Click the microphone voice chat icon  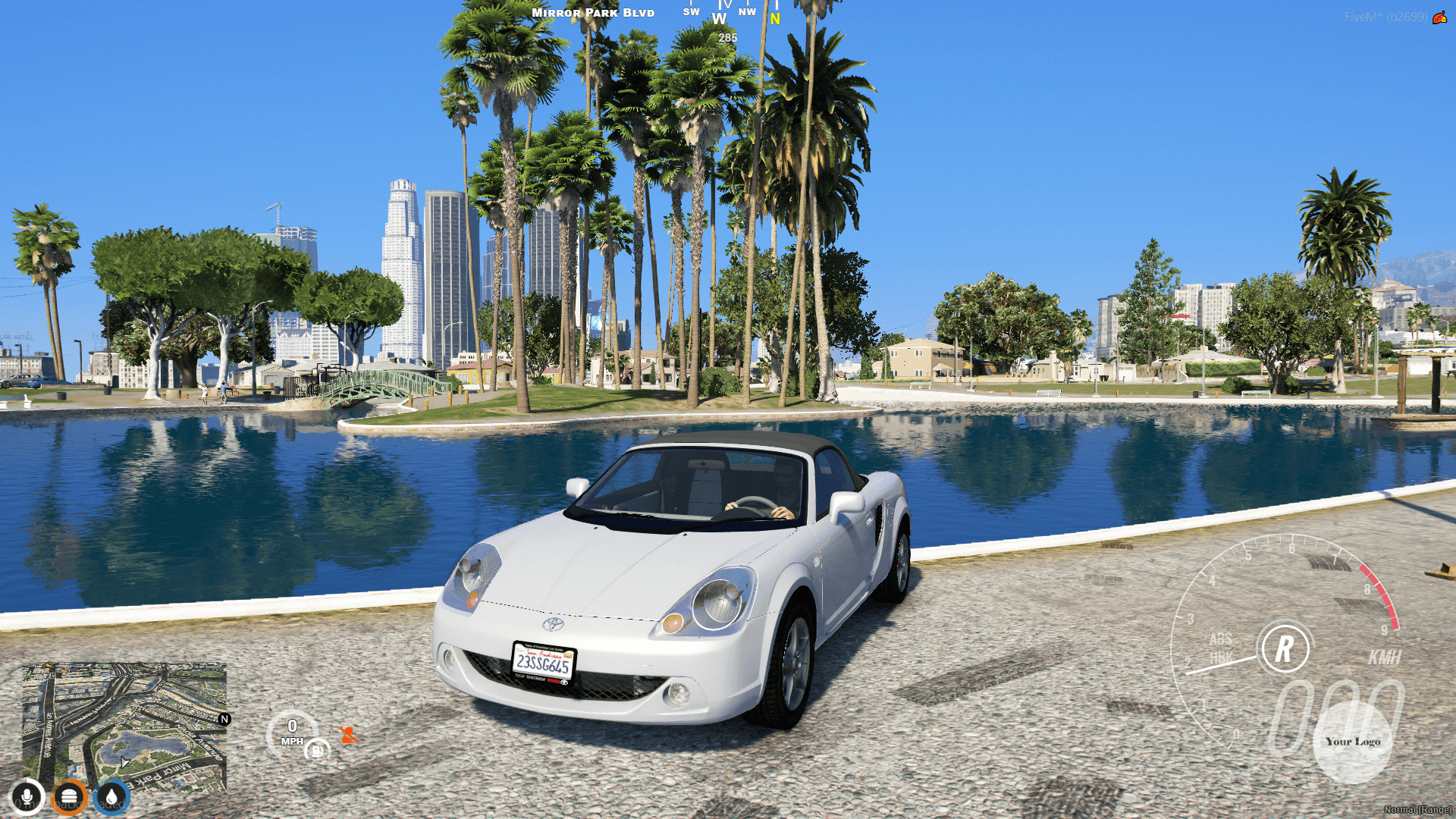pyautogui.click(x=27, y=796)
